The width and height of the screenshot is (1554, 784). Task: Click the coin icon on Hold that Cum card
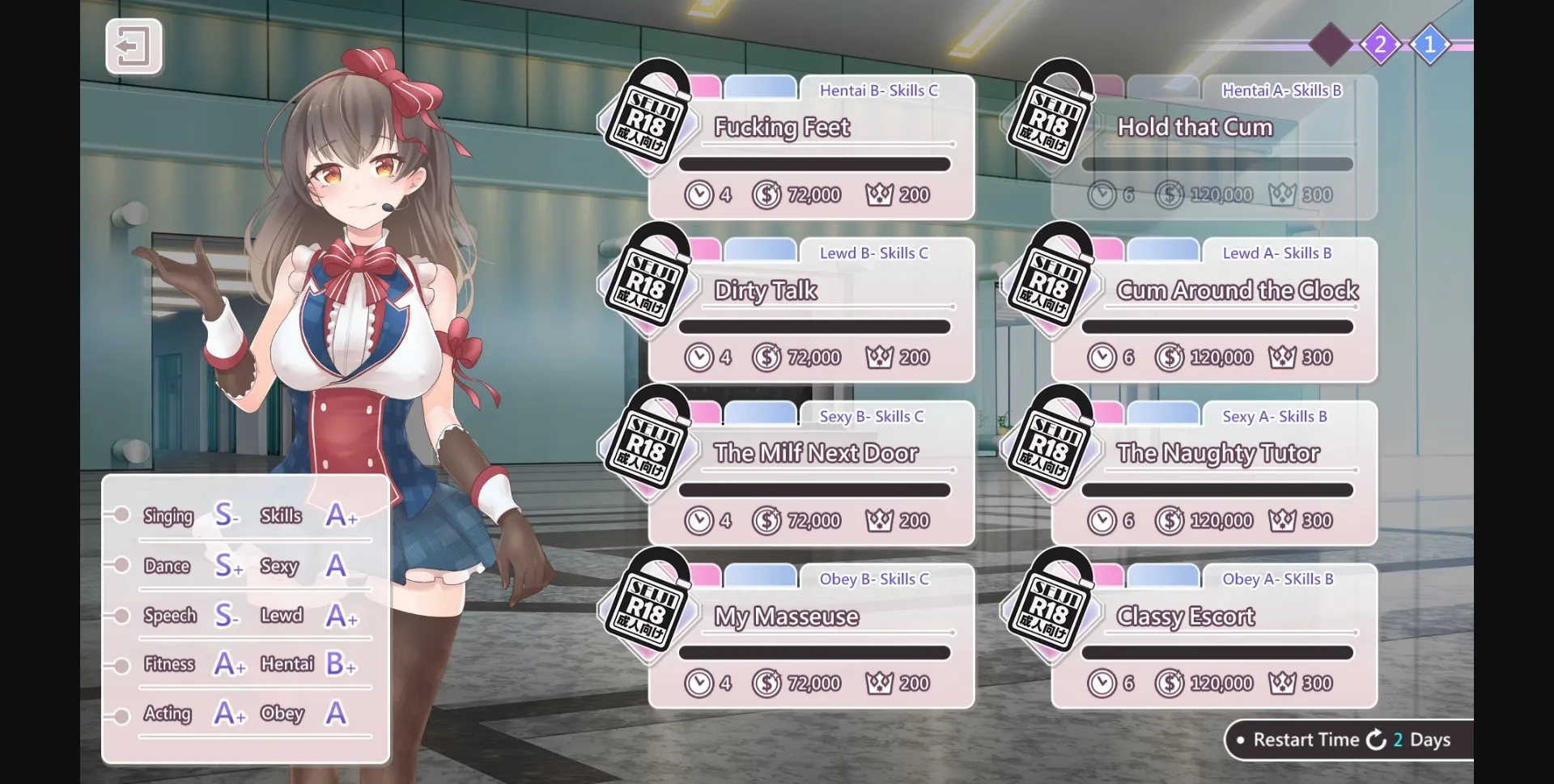pos(1169,194)
